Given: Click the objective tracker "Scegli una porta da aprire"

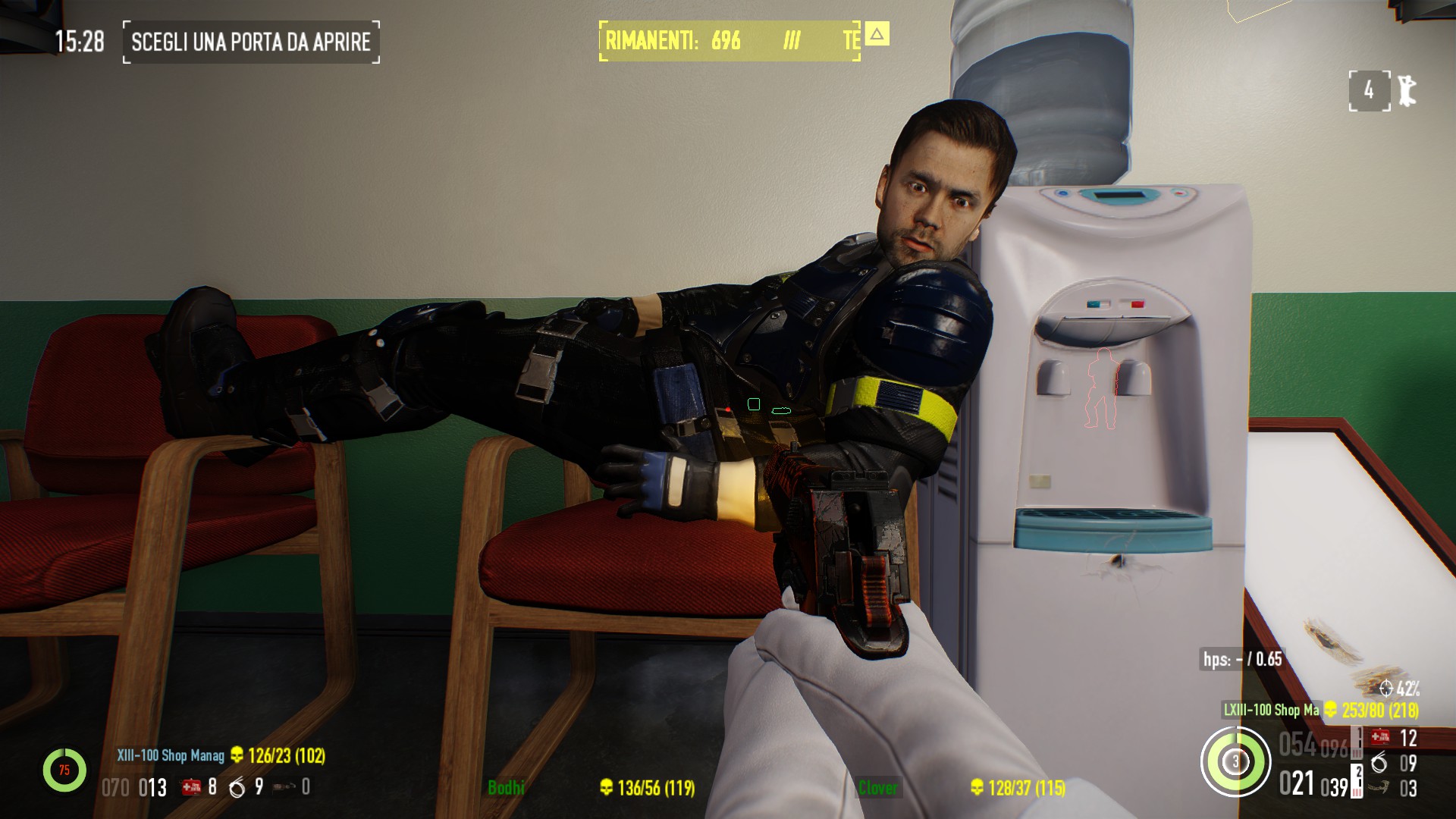Looking at the screenshot, I should pyautogui.click(x=251, y=42).
